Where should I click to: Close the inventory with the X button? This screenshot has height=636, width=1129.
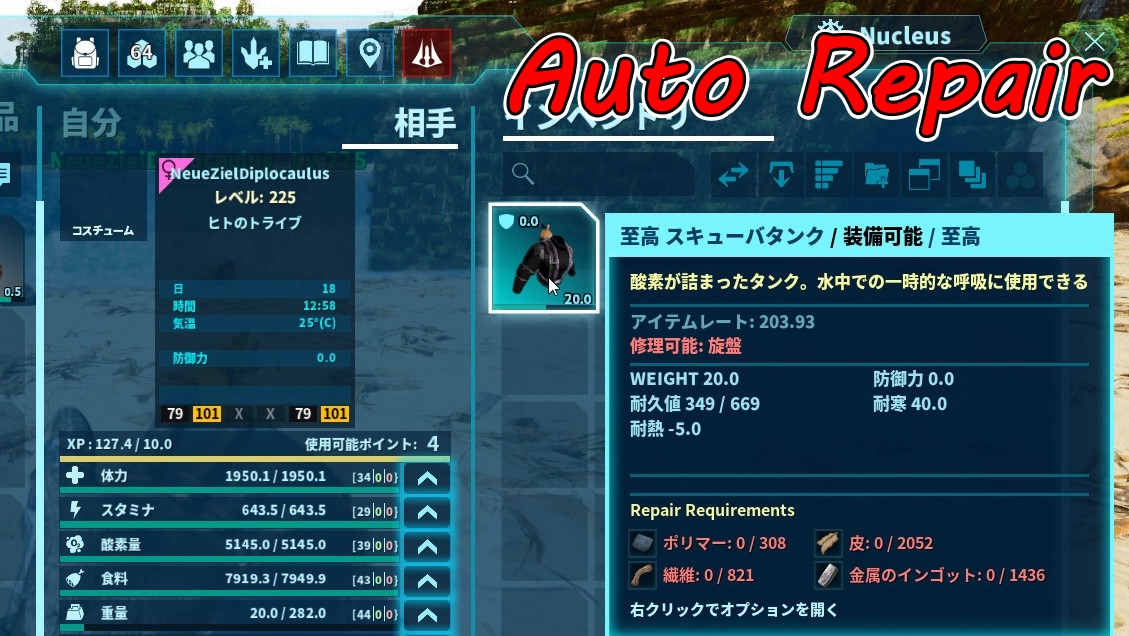[x=1095, y=42]
